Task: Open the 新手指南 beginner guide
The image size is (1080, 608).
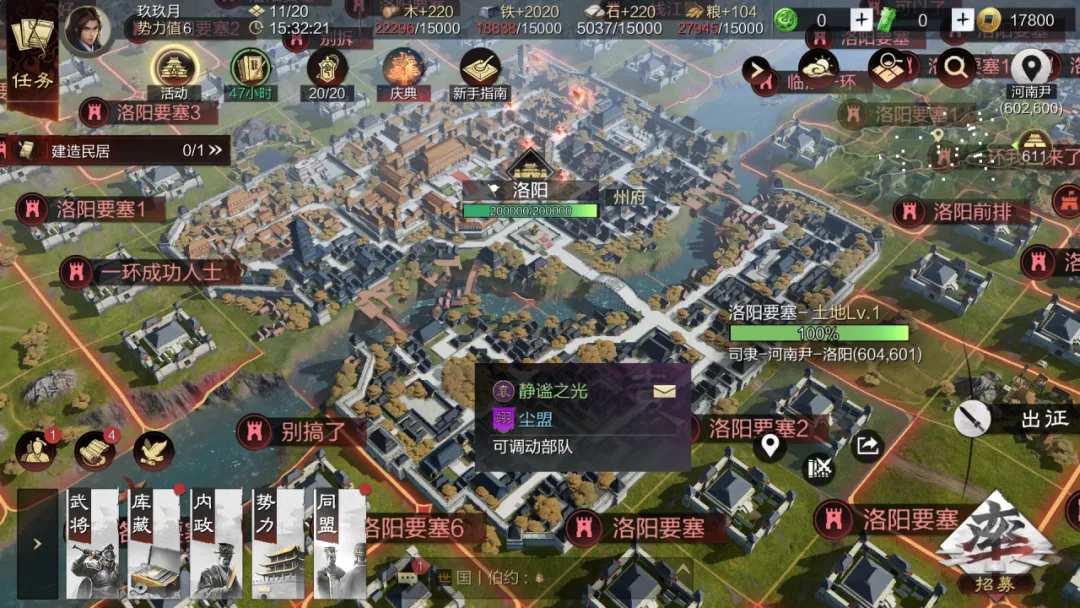Action: coord(480,72)
